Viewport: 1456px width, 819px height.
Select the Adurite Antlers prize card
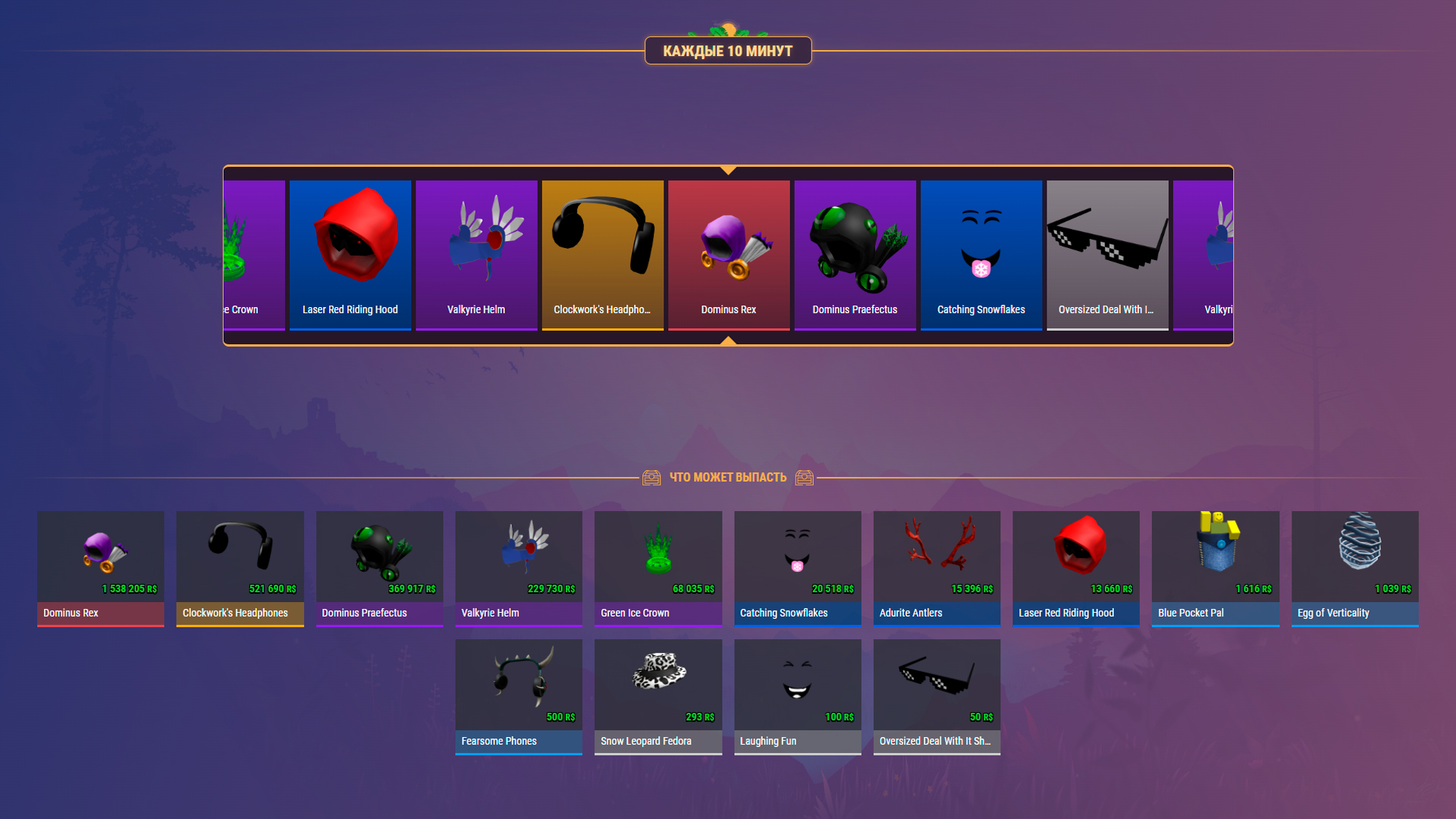(937, 569)
